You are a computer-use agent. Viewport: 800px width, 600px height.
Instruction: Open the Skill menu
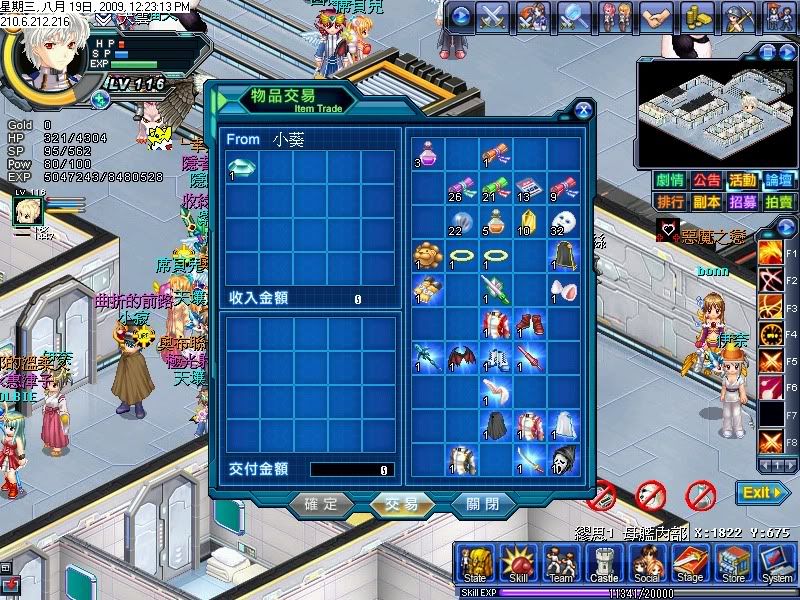tap(519, 565)
